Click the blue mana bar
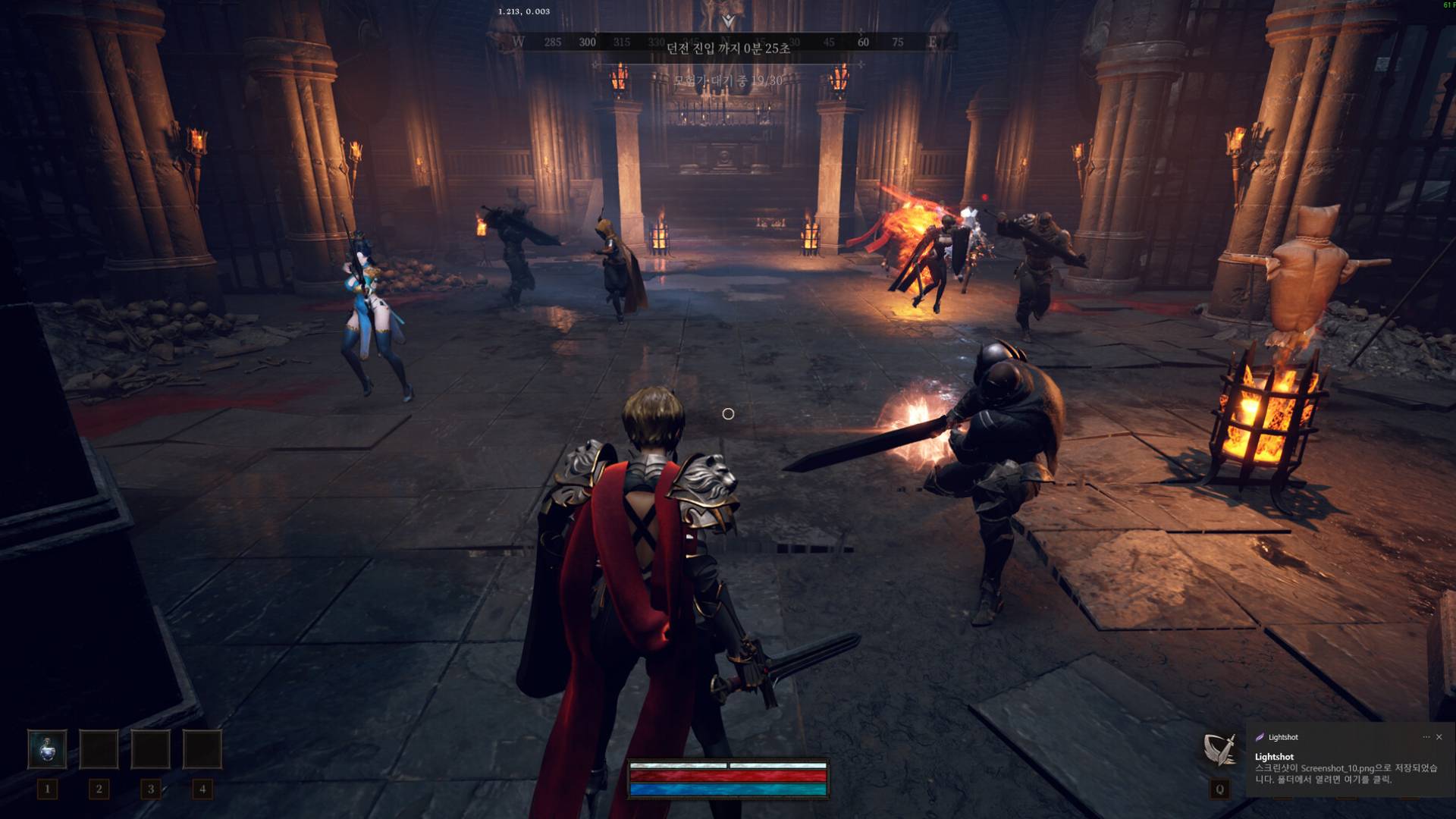This screenshot has width=1456, height=819. pyautogui.click(x=728, y=791)
